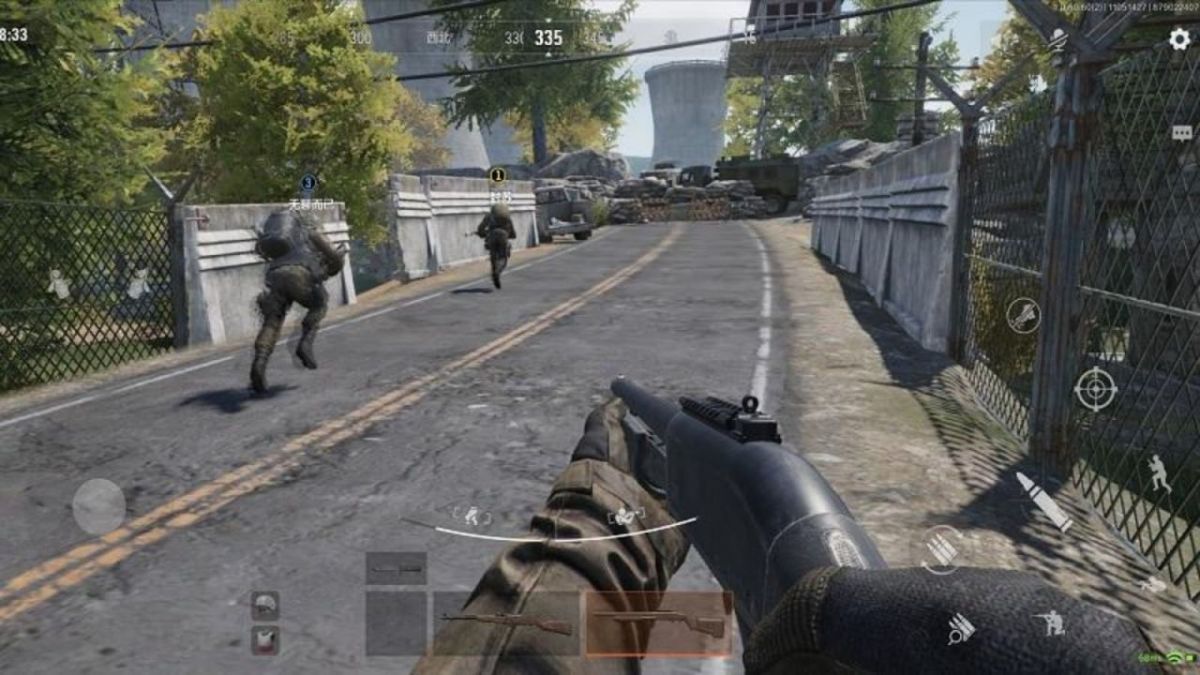1200x675 pixels.
Task: Touch the virtual movement joystick
Action: click(x=99, y=506)
